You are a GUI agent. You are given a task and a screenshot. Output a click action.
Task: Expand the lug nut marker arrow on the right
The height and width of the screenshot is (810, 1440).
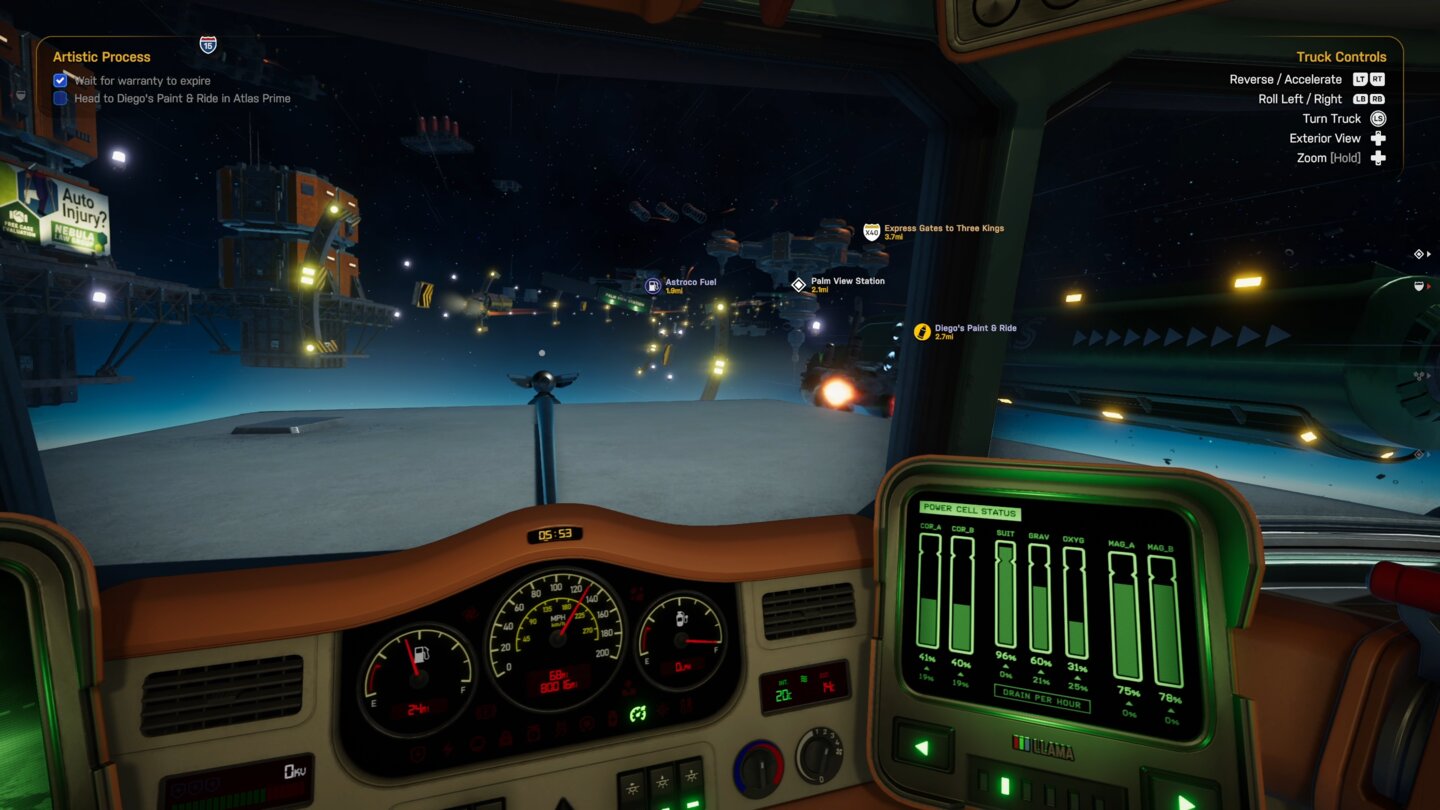pyautogui.click(x=1429, y=375)
